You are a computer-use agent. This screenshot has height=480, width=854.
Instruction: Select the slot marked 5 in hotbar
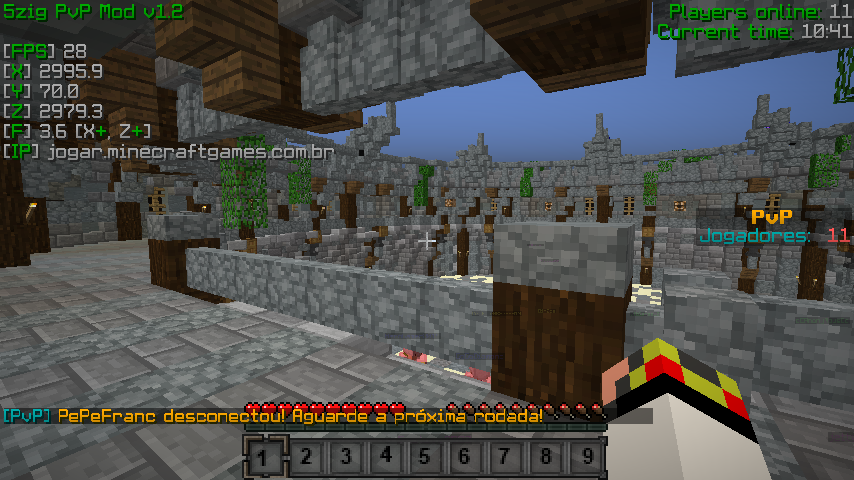coord(425,458)
